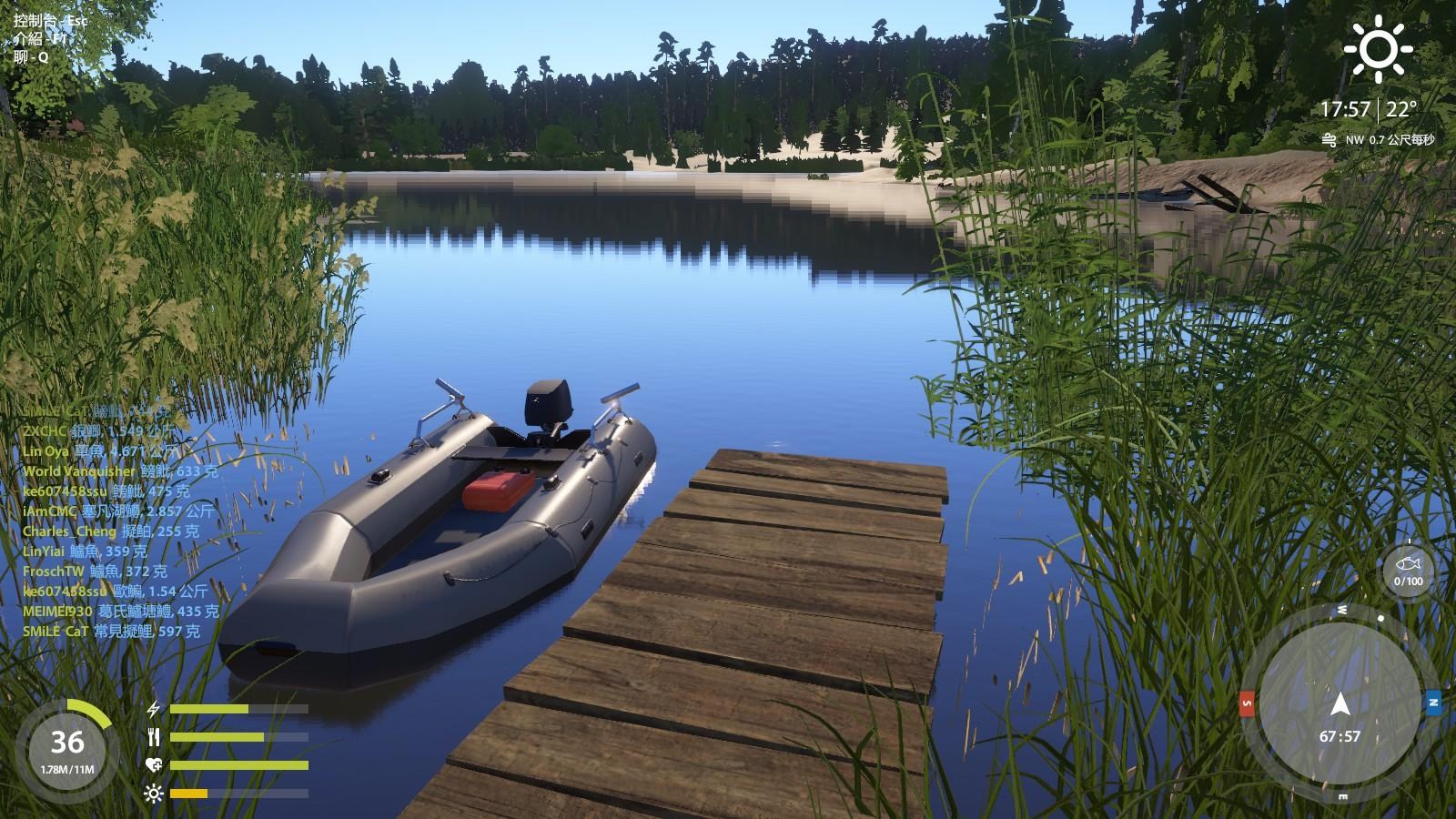Image resolution: width=1456 pixels, height=819 pixels.
Task: Open the keepnet fish icon showing 0/100
Action: [1410, 564]
